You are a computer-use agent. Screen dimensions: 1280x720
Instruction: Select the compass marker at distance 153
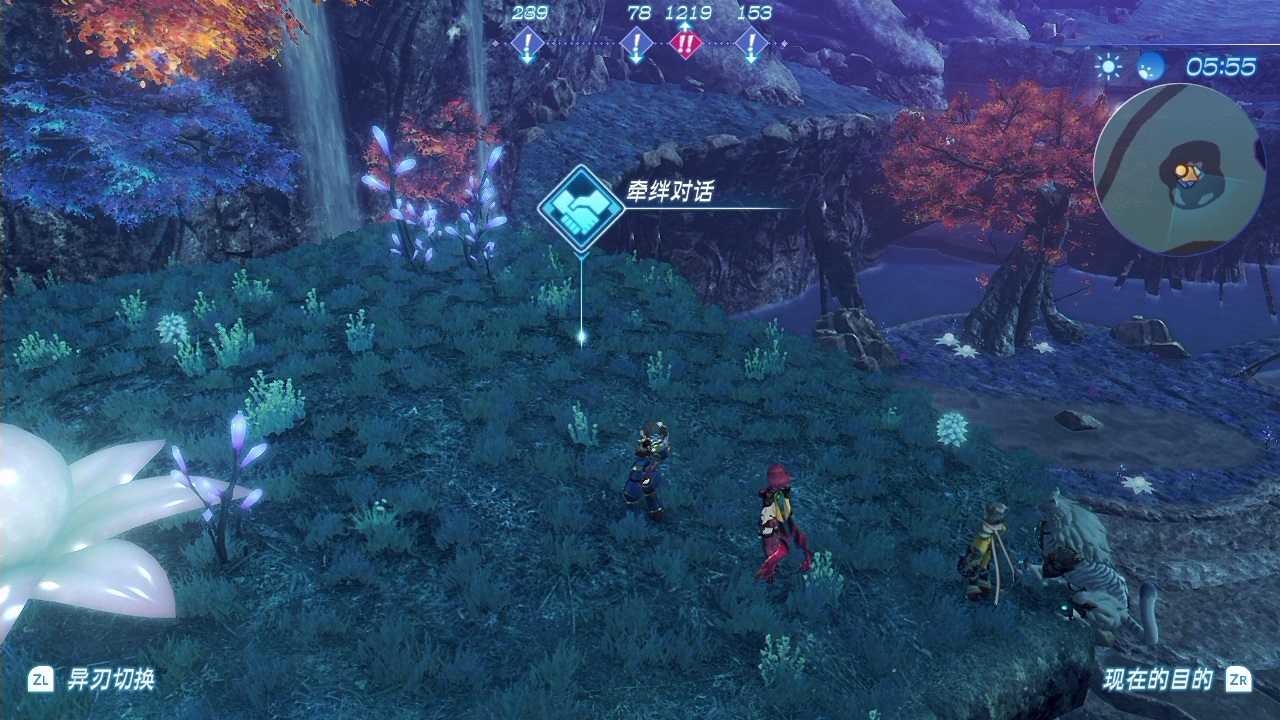click(x=751, y=43)
